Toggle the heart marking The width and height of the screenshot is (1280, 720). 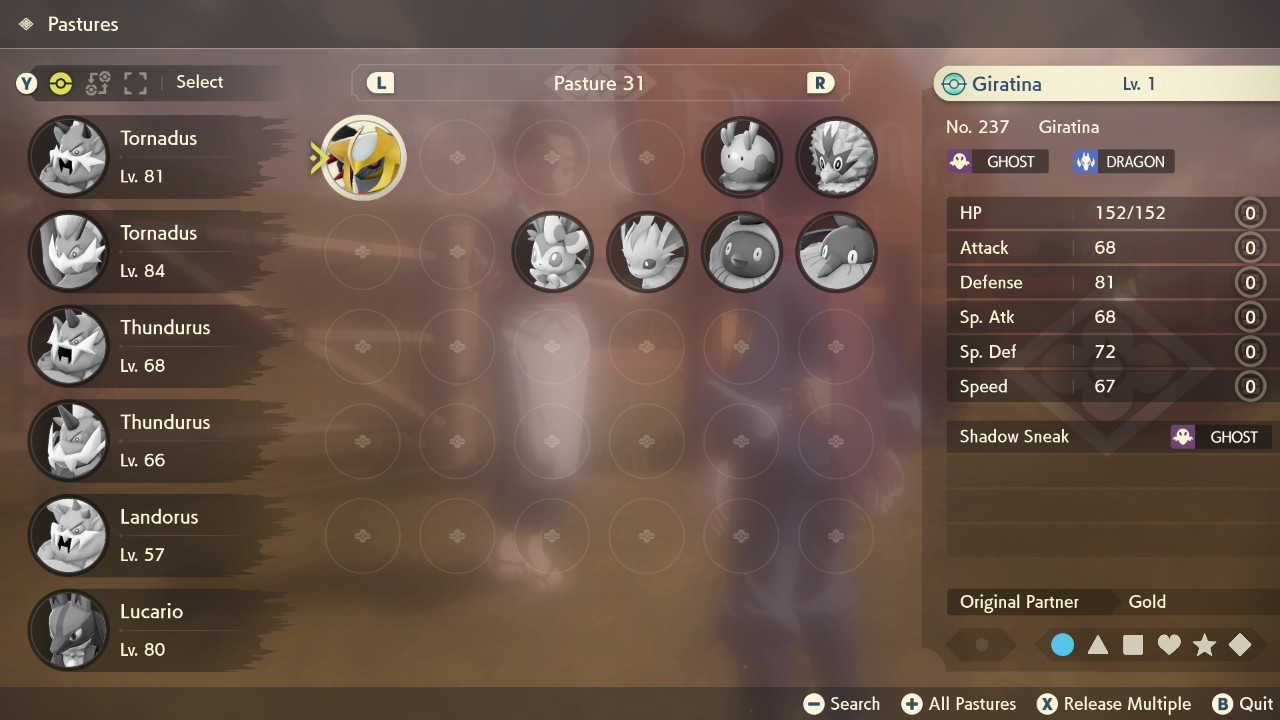tap(1169, 645)
